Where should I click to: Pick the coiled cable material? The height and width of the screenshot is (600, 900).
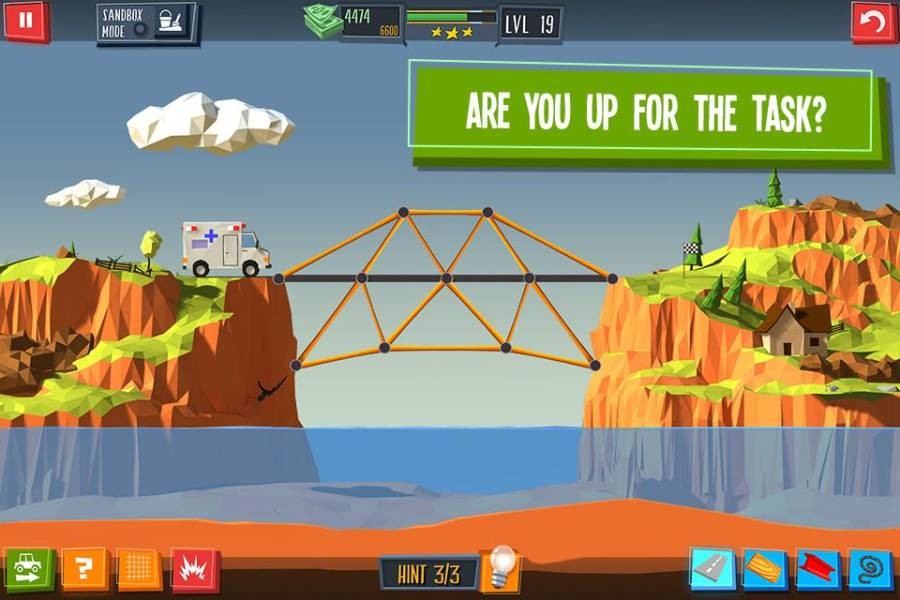[869, 569]
